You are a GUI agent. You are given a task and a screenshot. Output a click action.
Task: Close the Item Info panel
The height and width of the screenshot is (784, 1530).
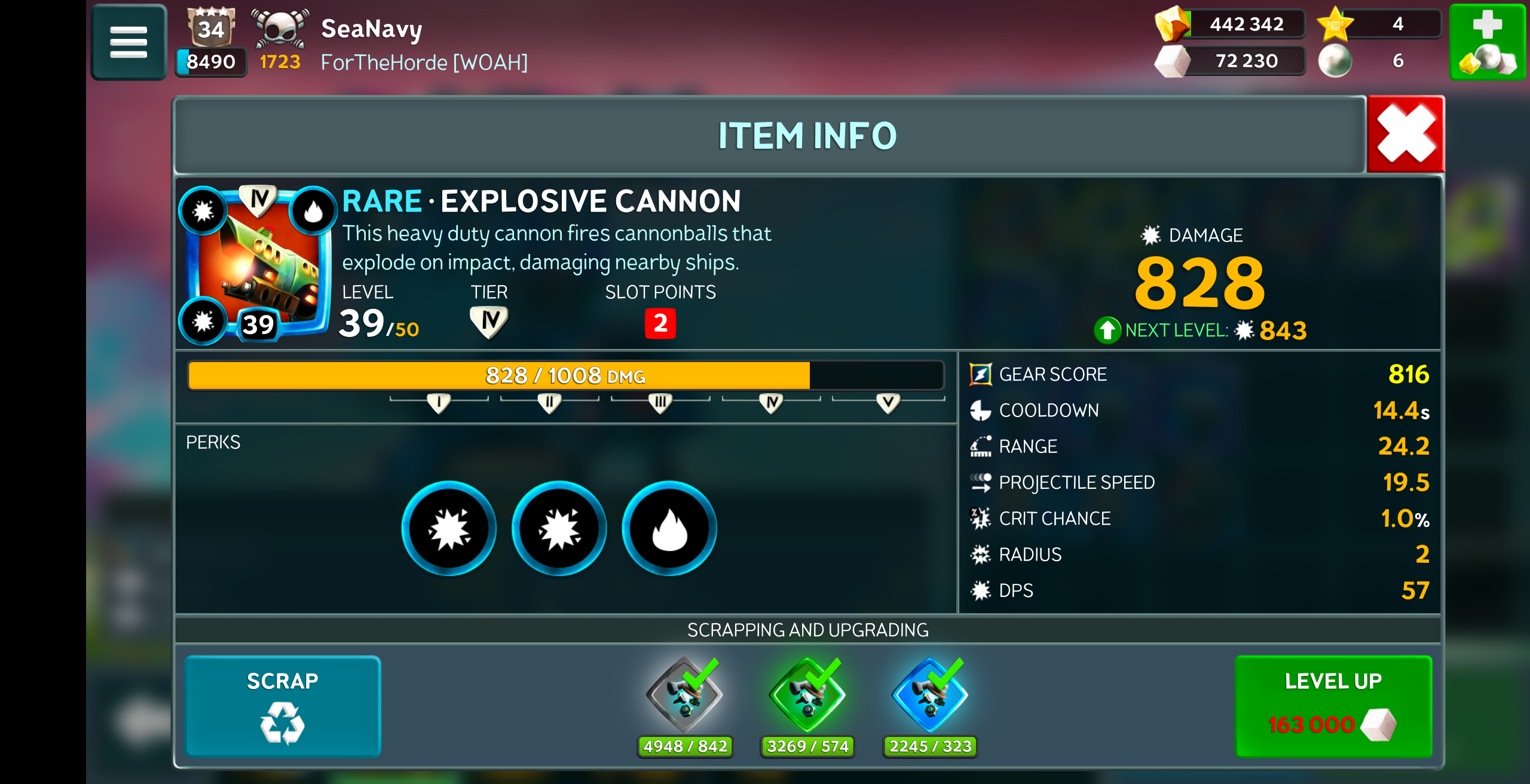click(1405, 134)
